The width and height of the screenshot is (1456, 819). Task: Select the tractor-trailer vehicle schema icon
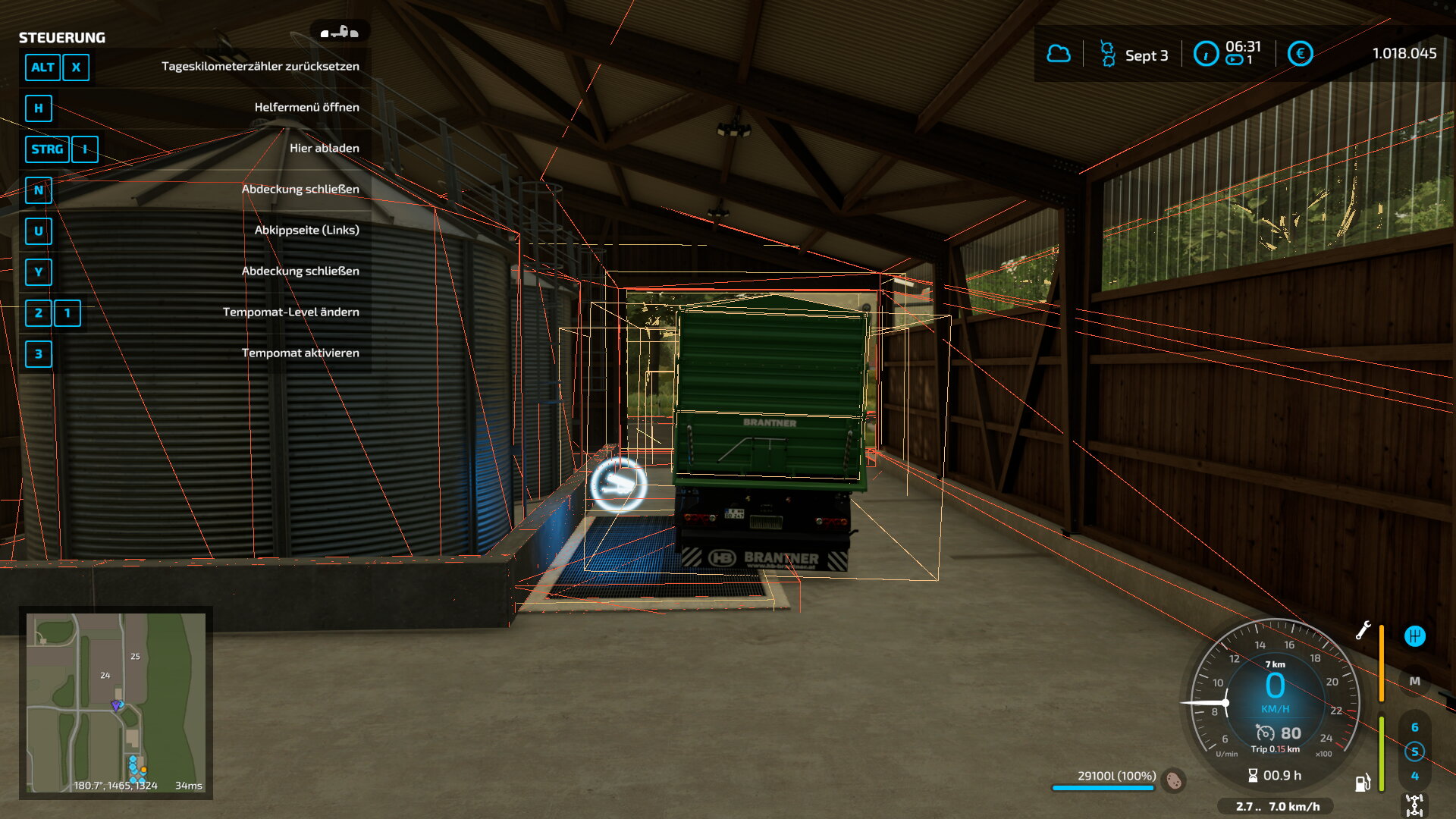(x=339, y=32)
